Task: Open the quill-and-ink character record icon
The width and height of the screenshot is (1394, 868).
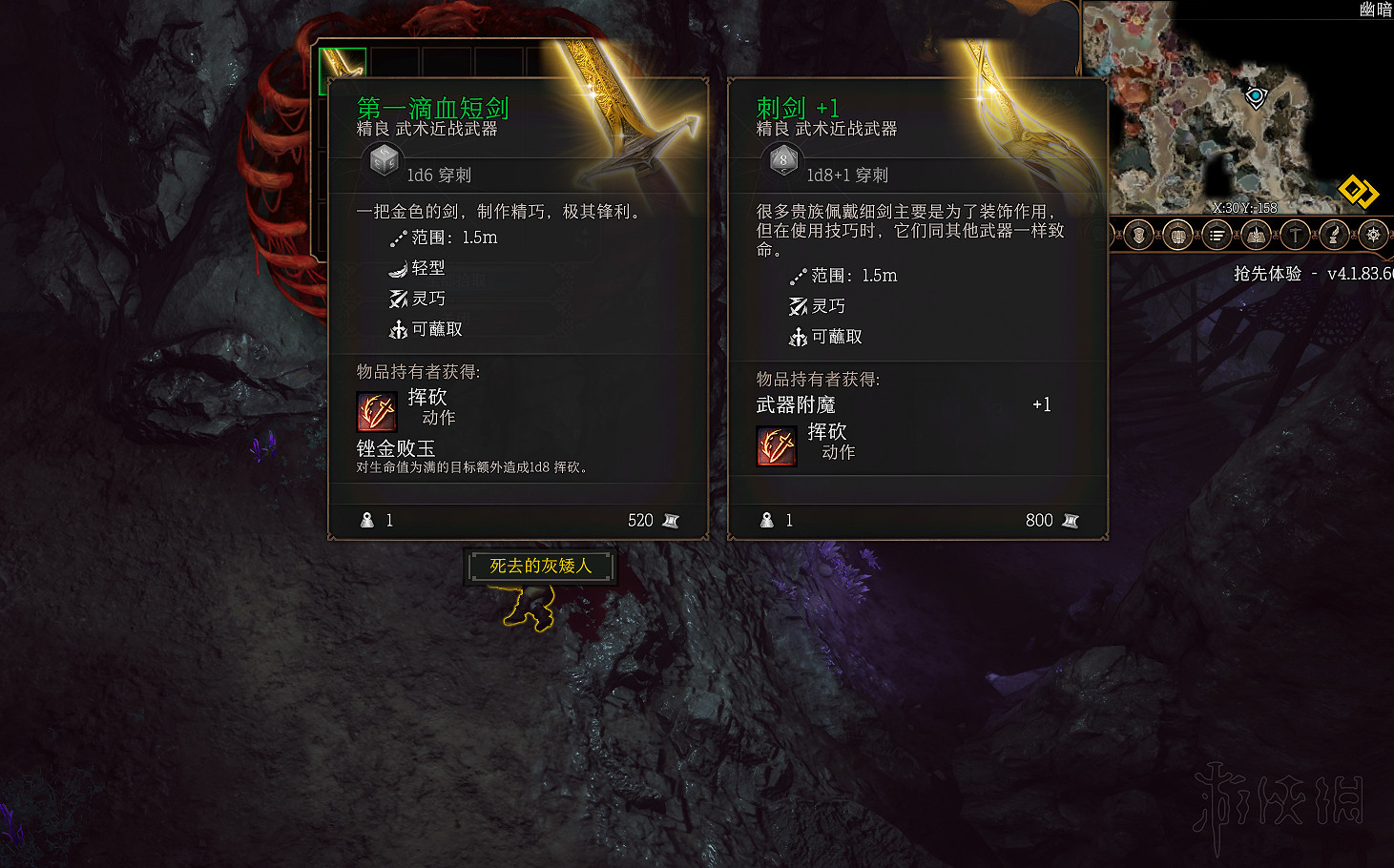Action: click(1334, 235)
